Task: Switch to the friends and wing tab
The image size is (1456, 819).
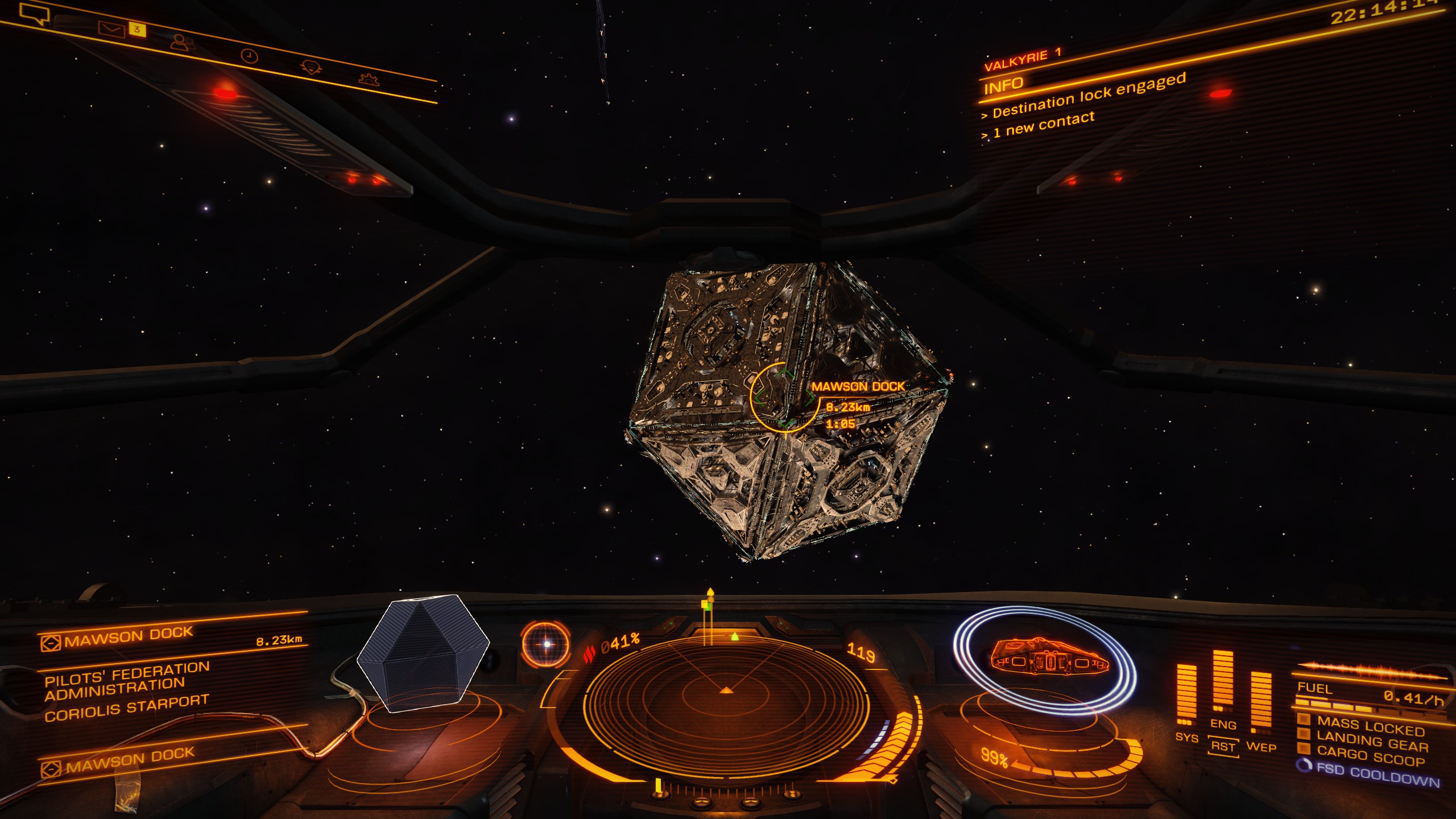Action: pyautogui.click(x=183, y=43)
